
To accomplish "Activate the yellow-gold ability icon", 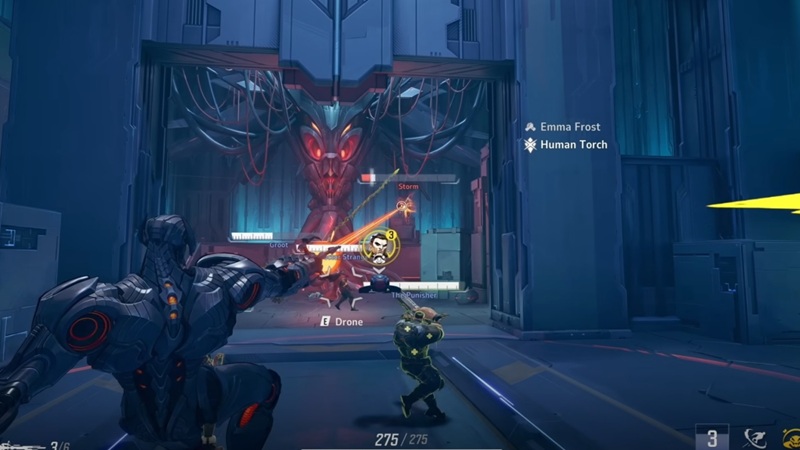I will [x=791, y=436].
